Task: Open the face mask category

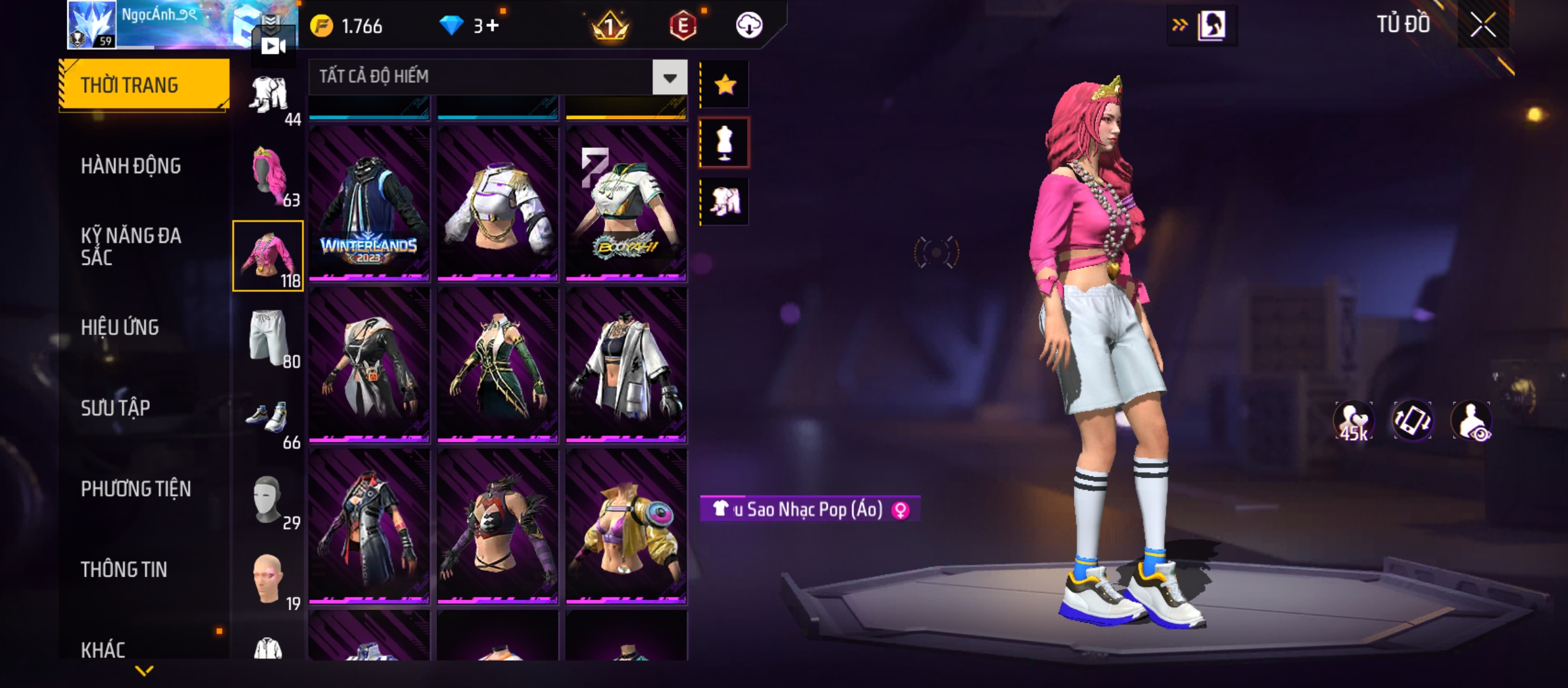Action: pos(268,499)
